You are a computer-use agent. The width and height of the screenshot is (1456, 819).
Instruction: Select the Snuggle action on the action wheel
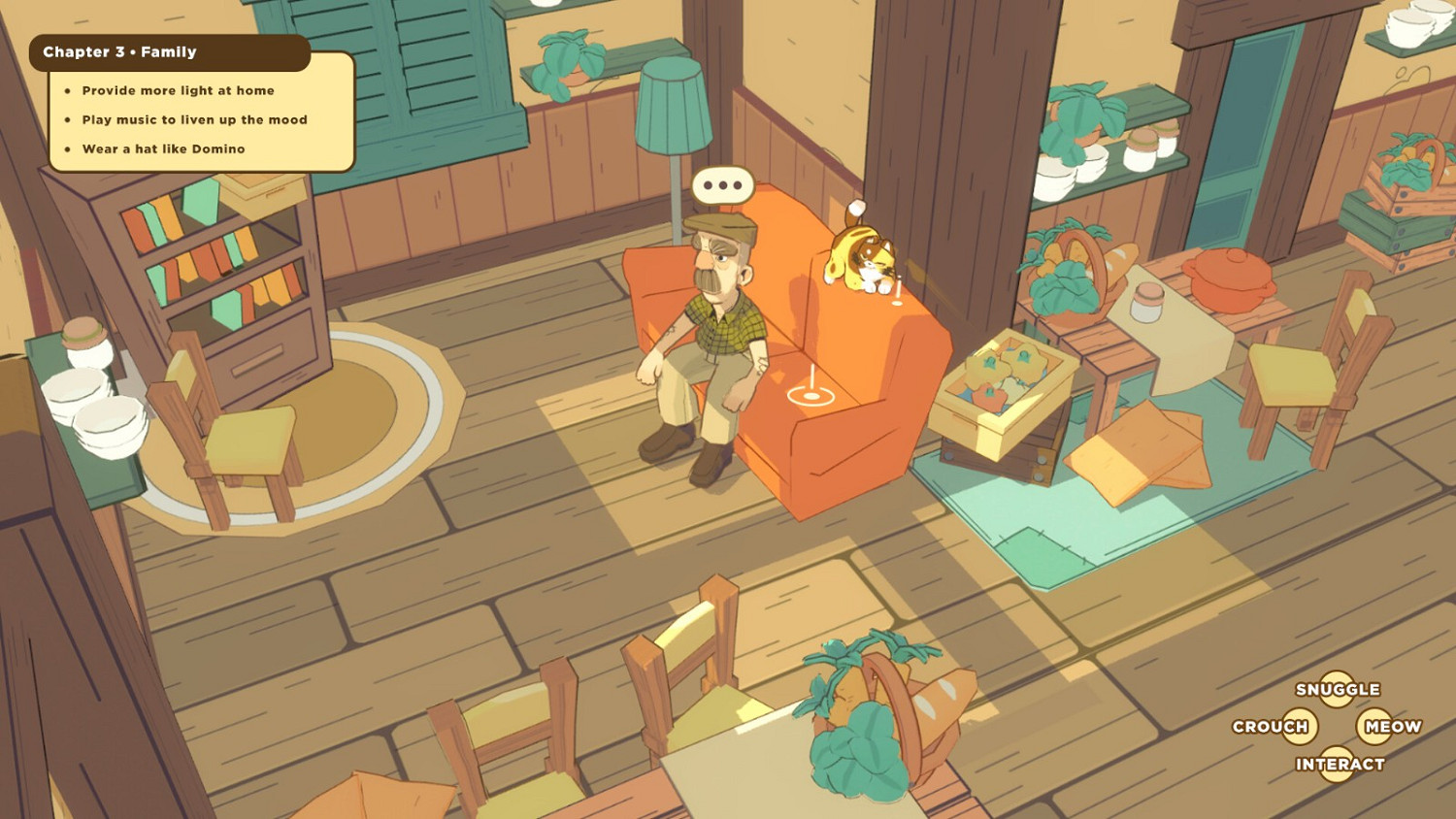[x=1339, y=689]
